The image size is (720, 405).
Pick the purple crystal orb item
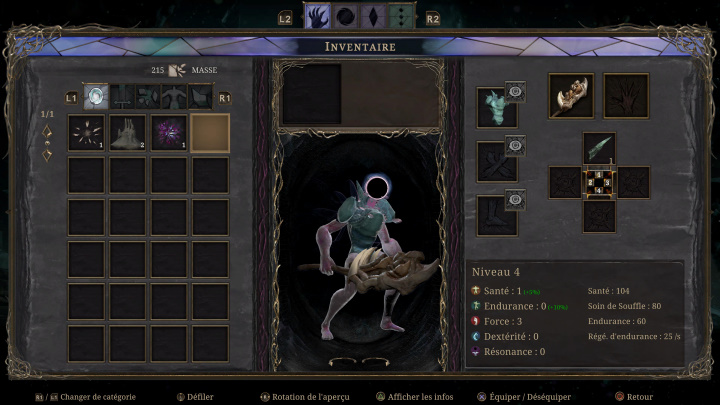tap(169, 133)
